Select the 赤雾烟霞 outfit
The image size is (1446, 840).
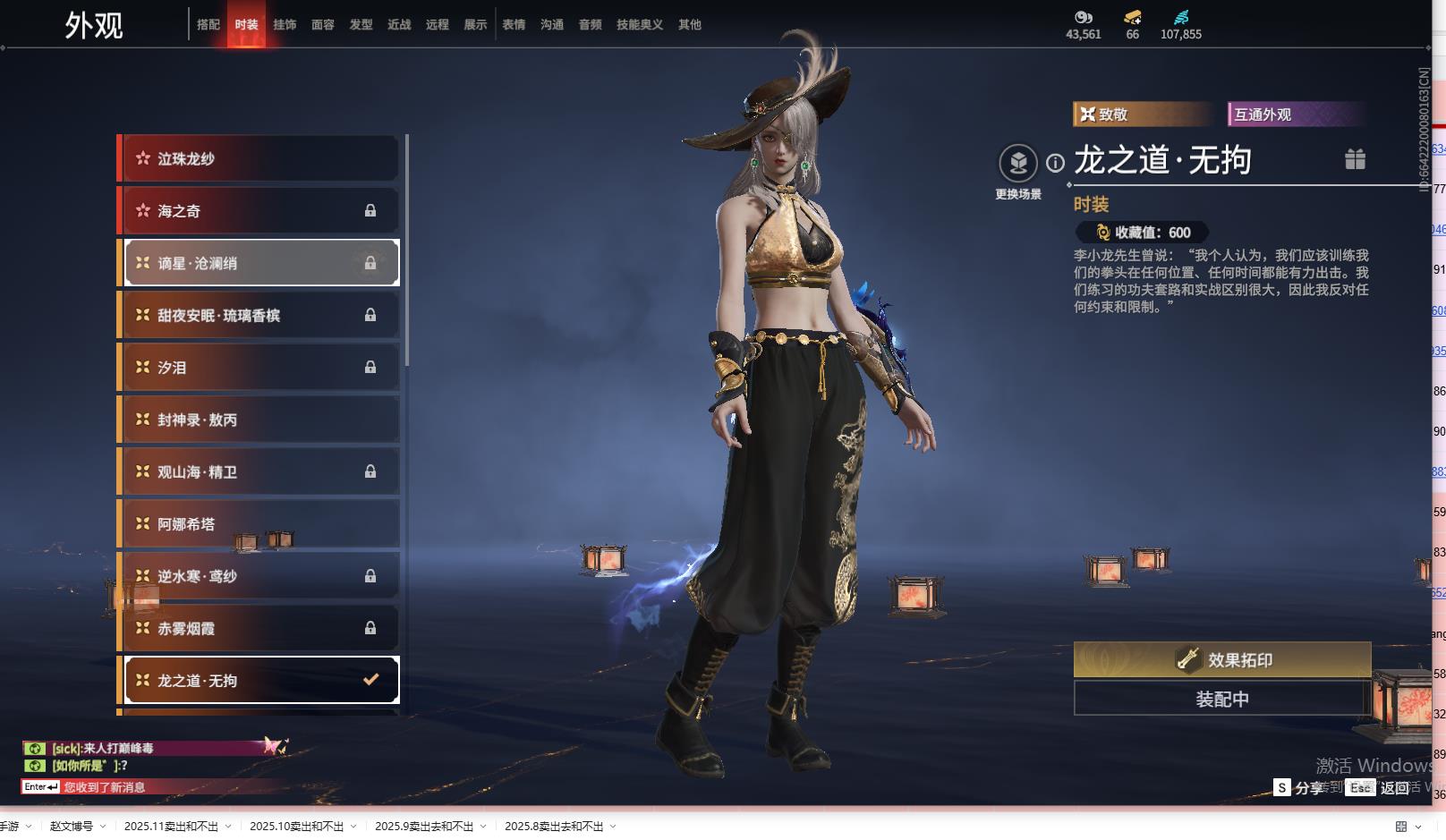coord(259,628)
